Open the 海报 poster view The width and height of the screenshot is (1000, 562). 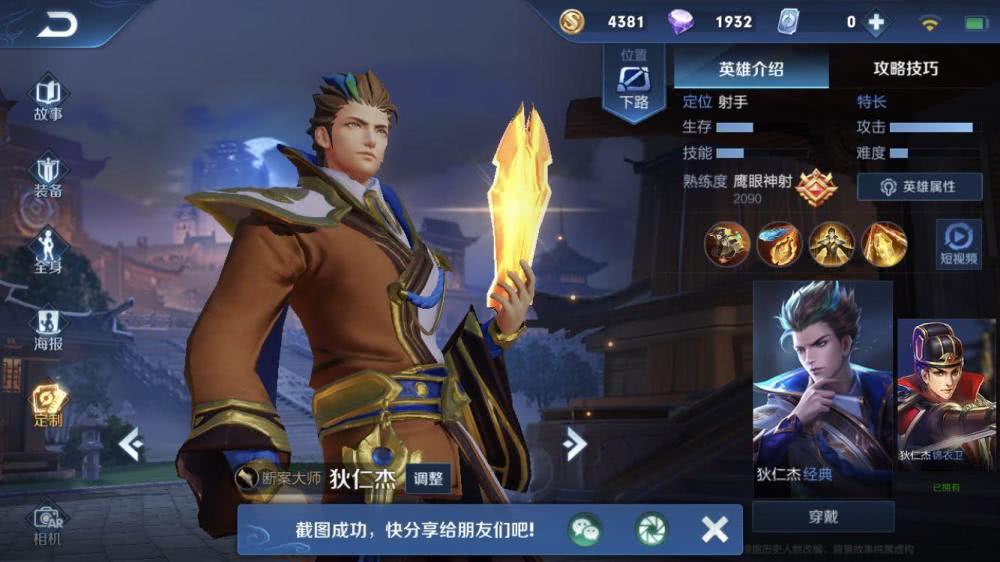(x=48, y=329)
